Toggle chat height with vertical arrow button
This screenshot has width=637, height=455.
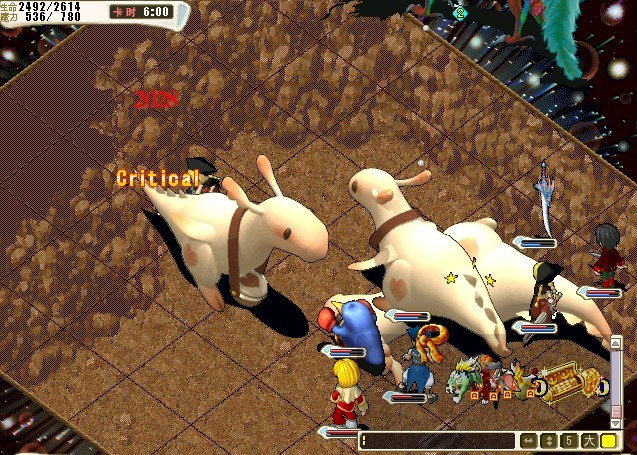[x=548, y=440]
